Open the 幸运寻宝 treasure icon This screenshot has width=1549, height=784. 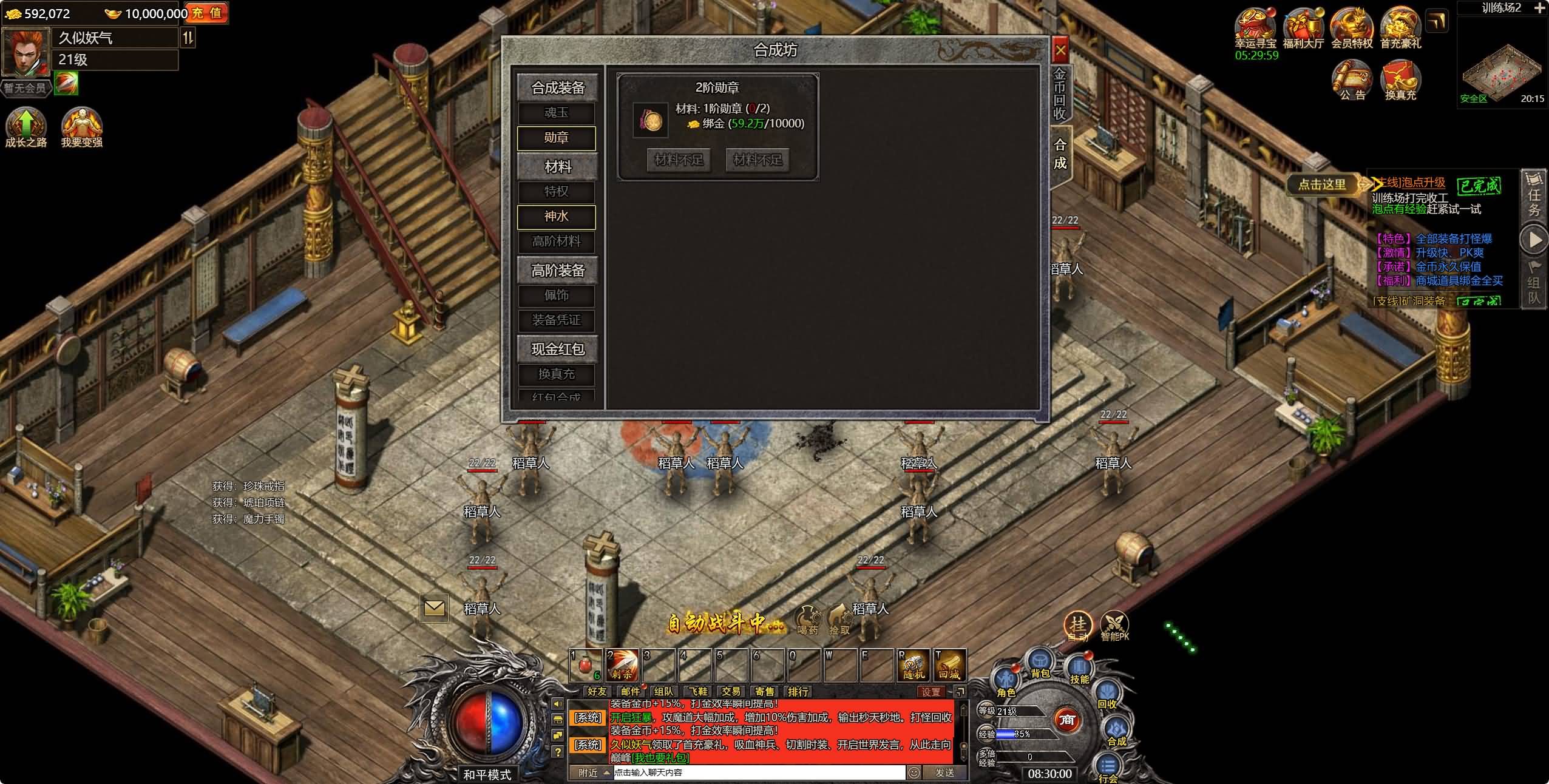[x=1255, y=27]
